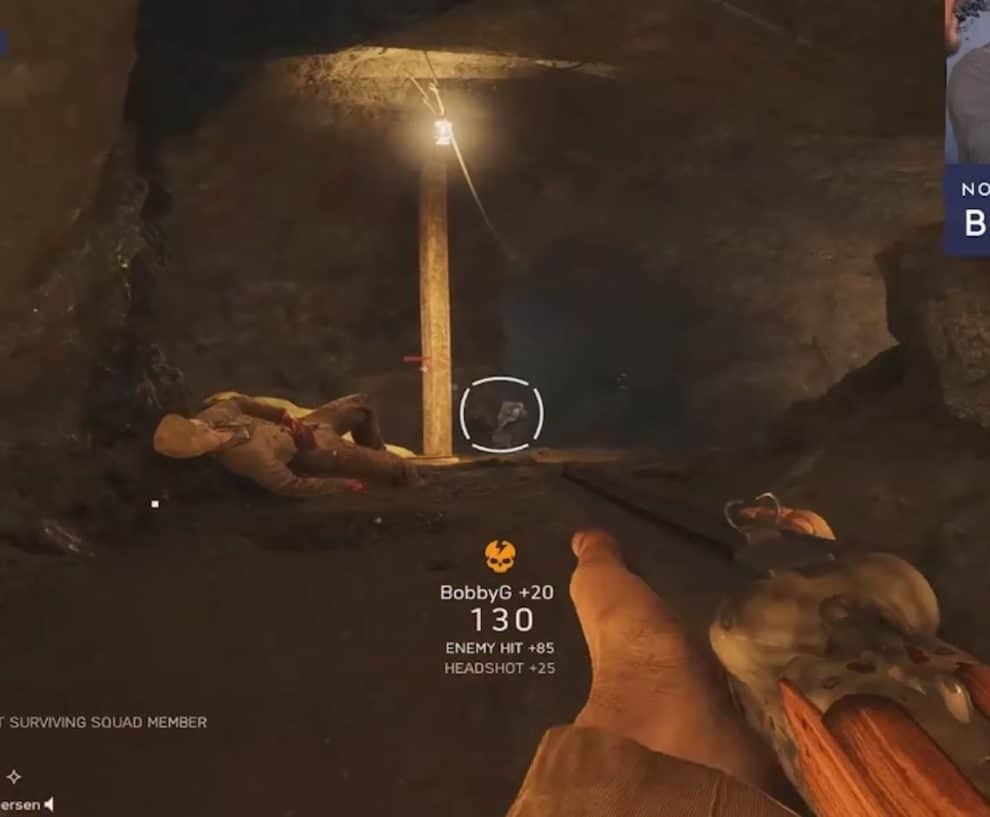This screenshot has width=990, height=817.
Task: Click the orange skull kill icon
Action: pos(500,556)
